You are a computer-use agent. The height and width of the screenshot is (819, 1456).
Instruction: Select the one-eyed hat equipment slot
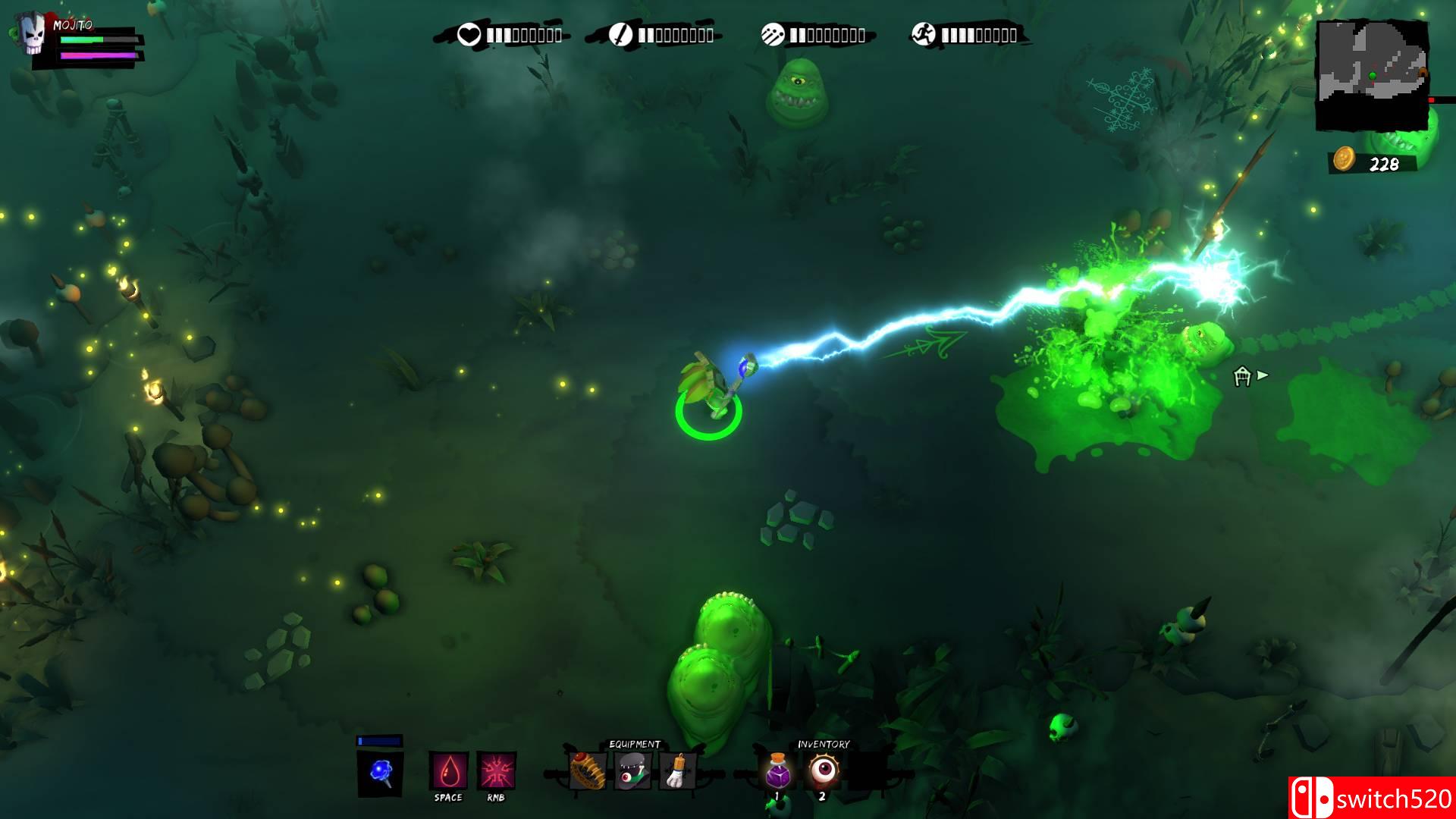[632, 770]
